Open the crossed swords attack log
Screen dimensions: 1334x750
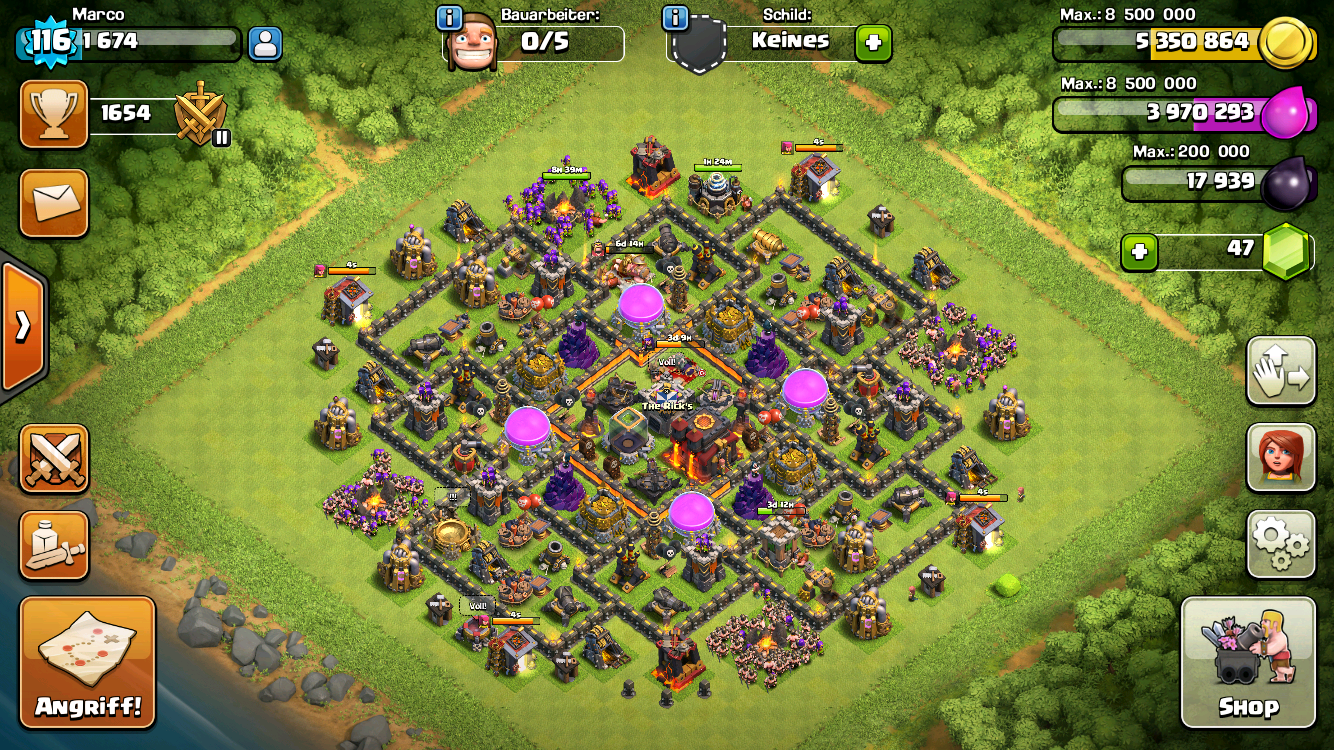(x=54, y=459)
